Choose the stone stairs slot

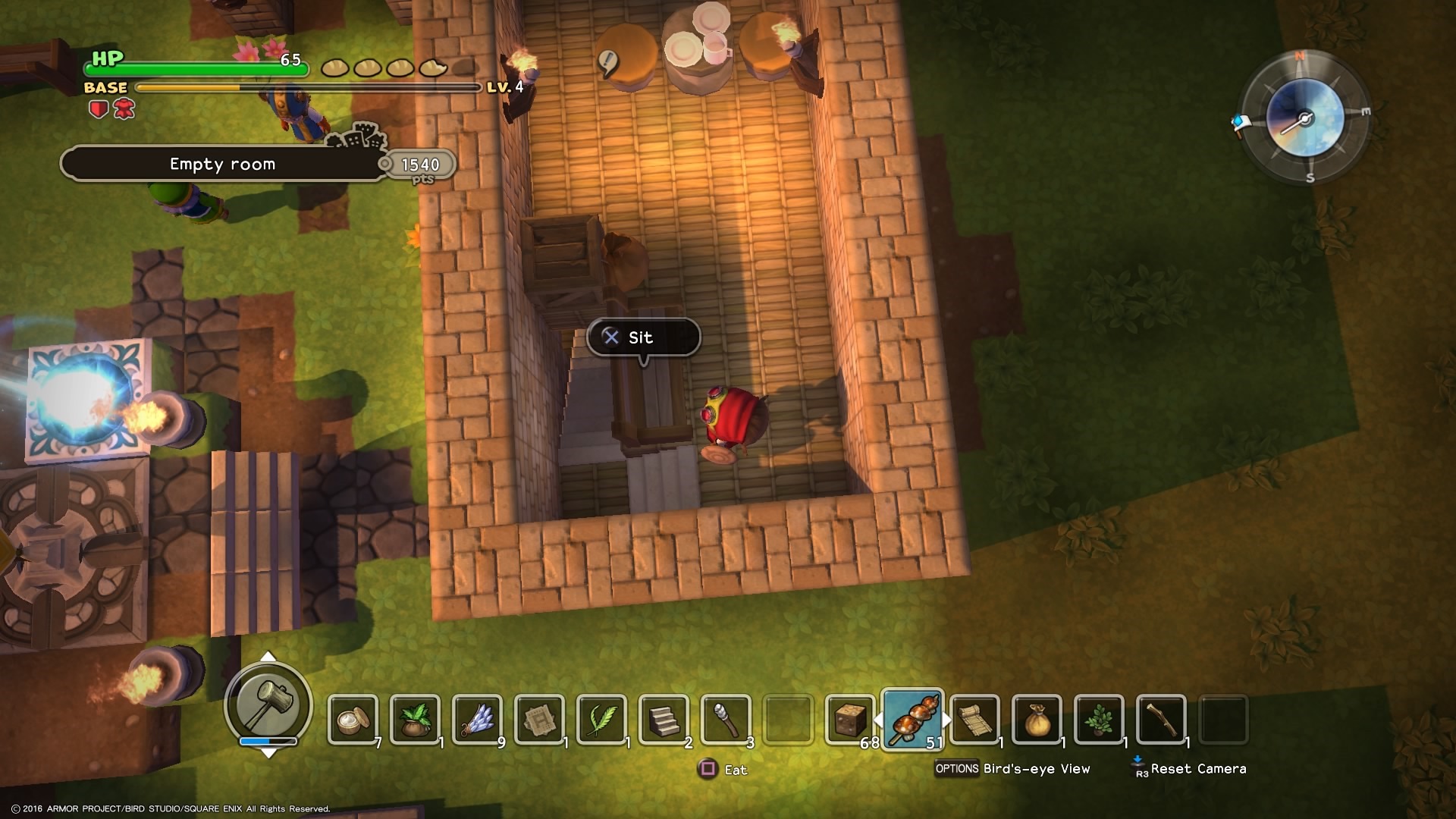pos(664,719)
